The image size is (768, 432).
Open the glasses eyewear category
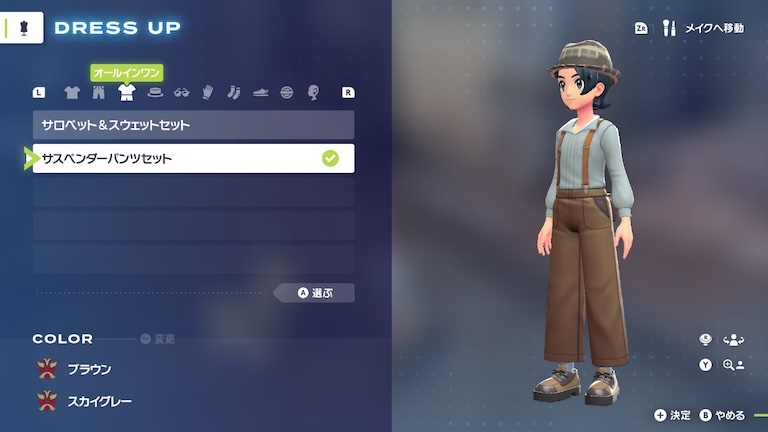coord(181,93)
